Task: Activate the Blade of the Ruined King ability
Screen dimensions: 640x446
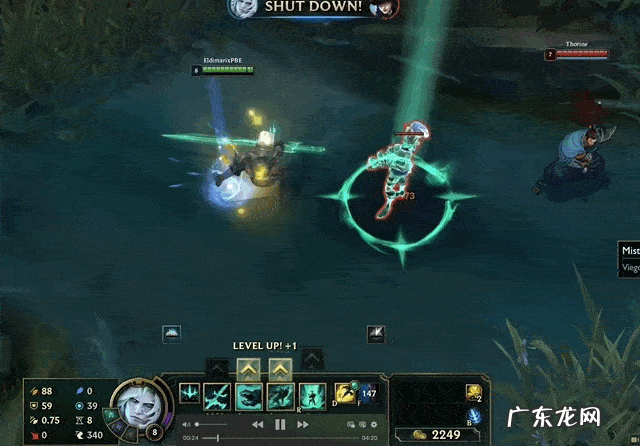Action: pyautogui.click(x=217, y=397)
